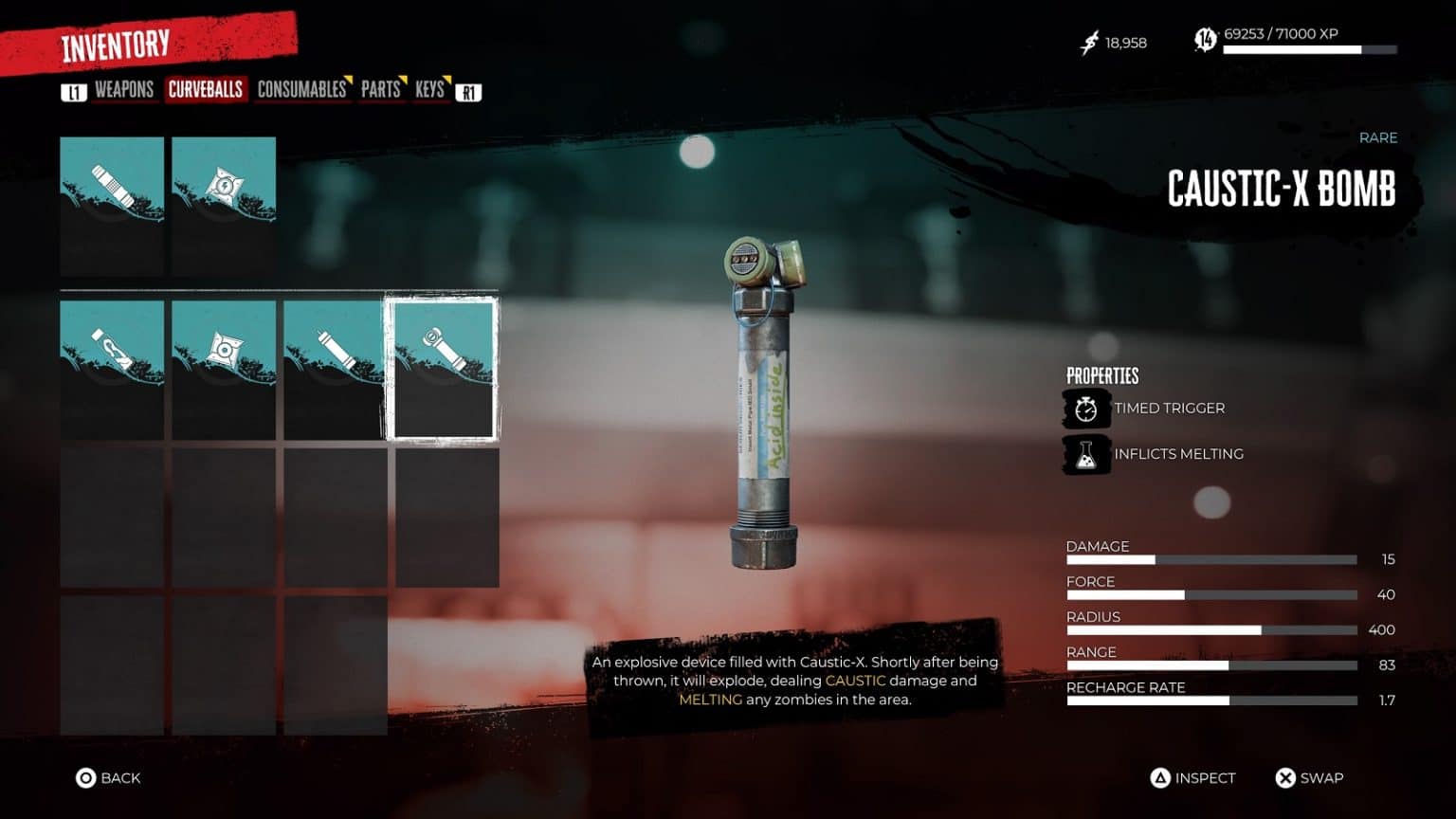Select the Curveballs tab

pos(206,90)
